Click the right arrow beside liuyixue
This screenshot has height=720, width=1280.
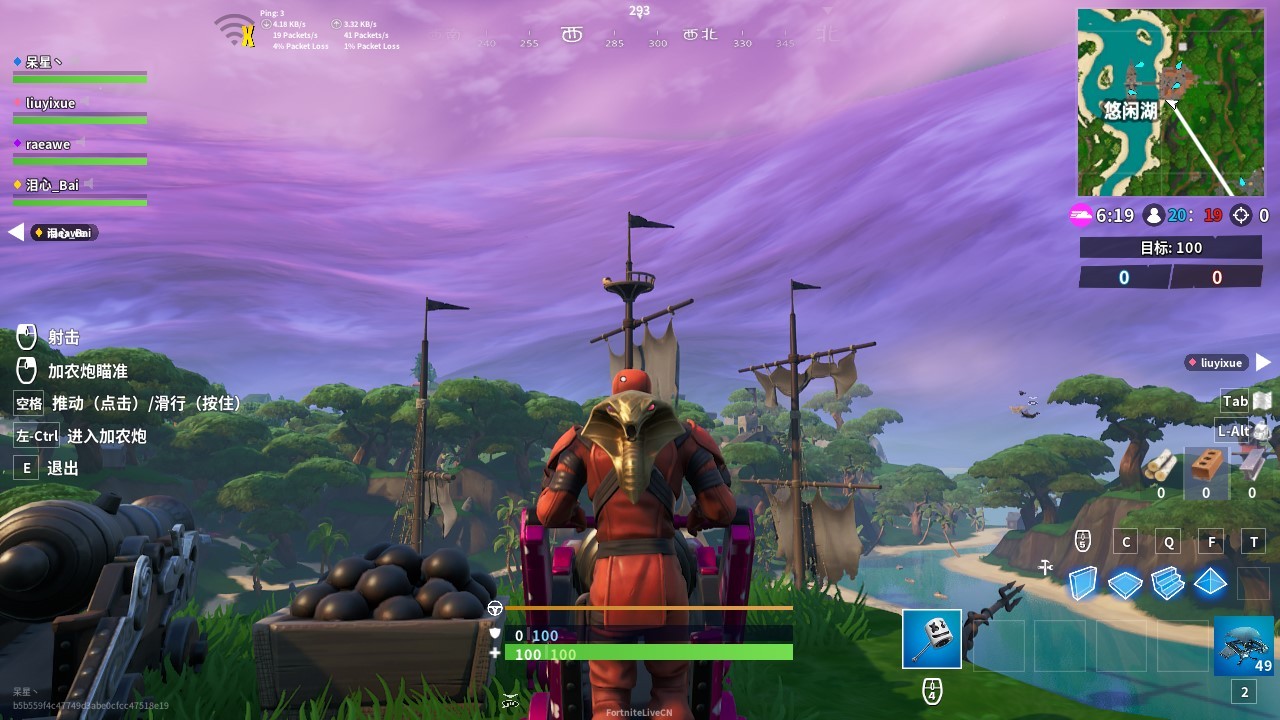pos(1263,362)
